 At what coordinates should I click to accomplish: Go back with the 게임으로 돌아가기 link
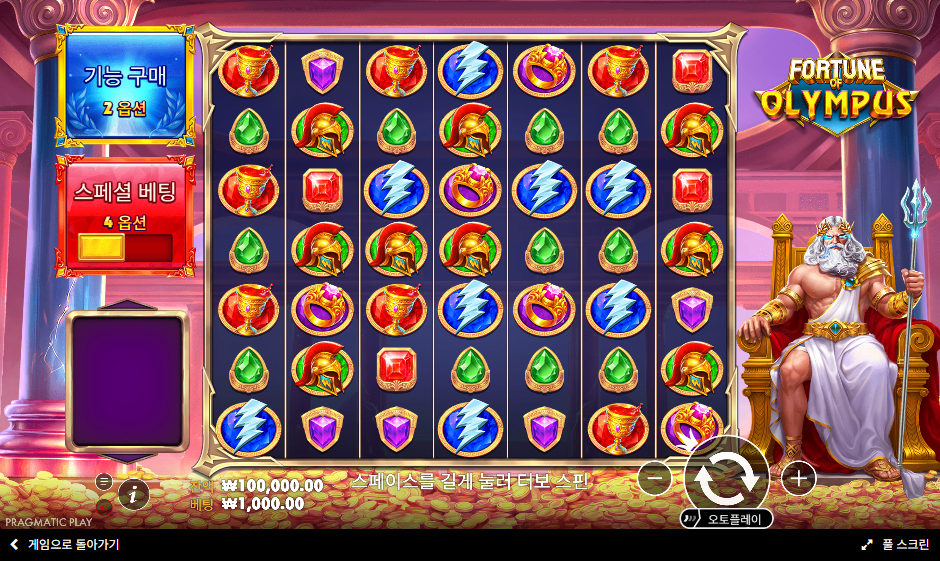pyautogui.click(x=65, y=545)
